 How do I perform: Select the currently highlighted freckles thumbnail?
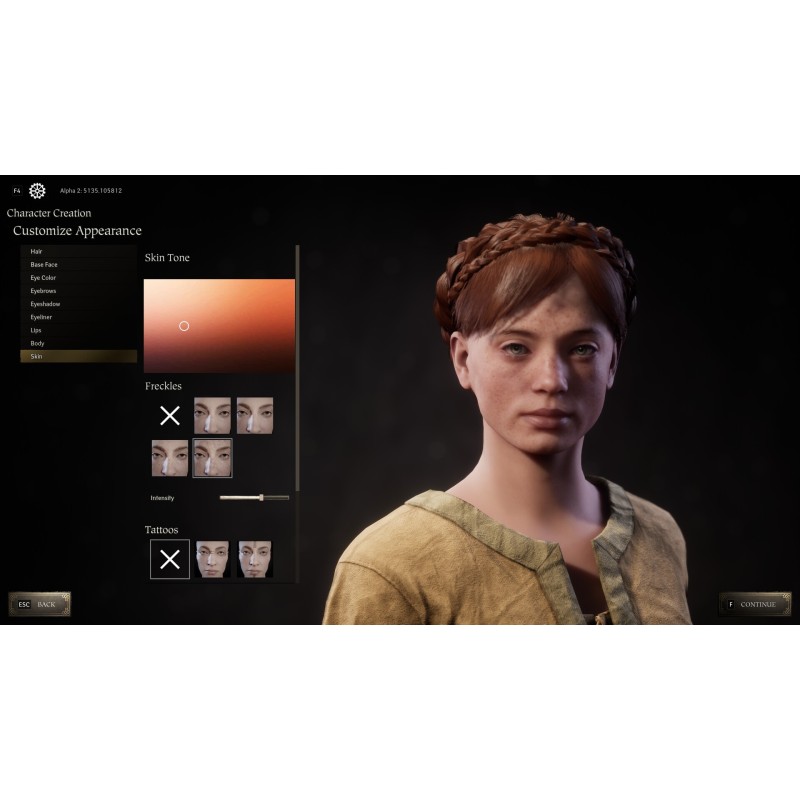[x=212, y=458]
